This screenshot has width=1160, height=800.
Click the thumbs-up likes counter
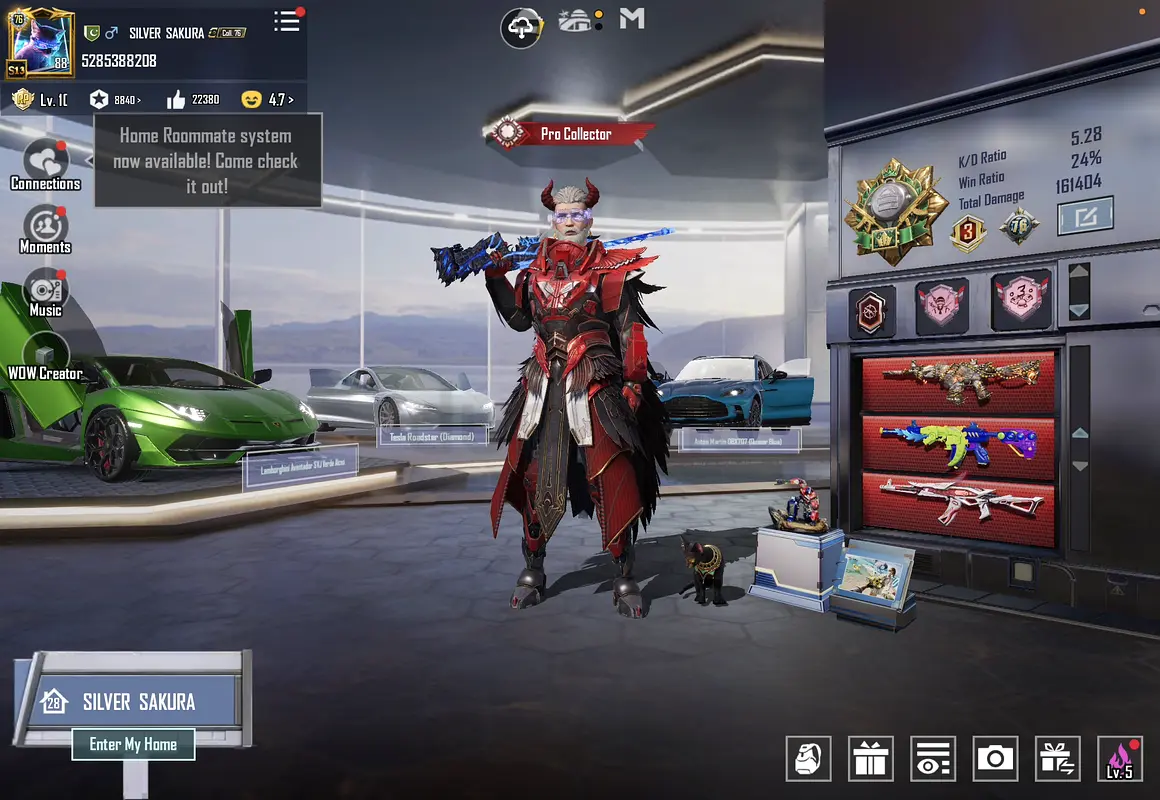click(192, 100)
